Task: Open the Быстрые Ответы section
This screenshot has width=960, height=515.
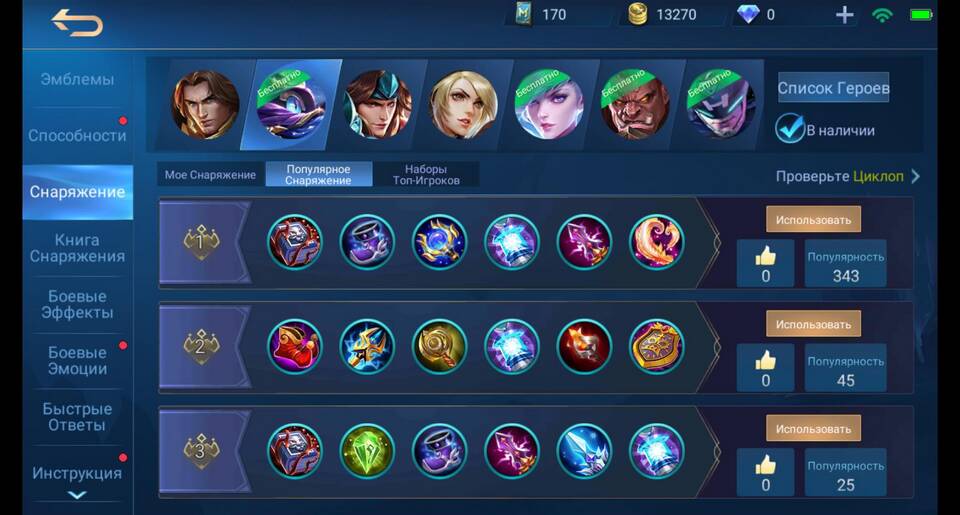Action: coord(77,417)
